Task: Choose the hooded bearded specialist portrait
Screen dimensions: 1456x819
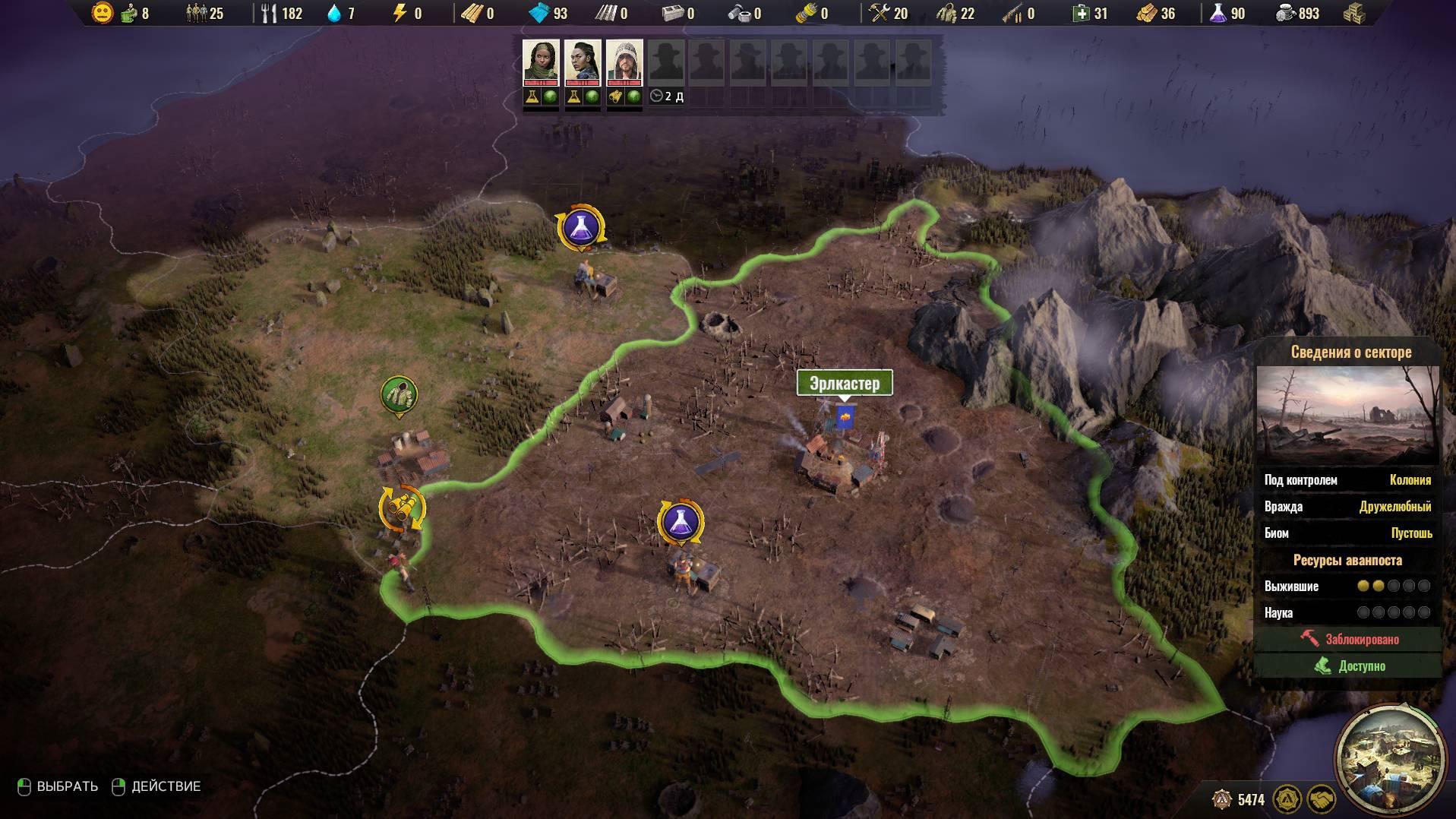Action: pyautogui.click(x=624, y=62)
